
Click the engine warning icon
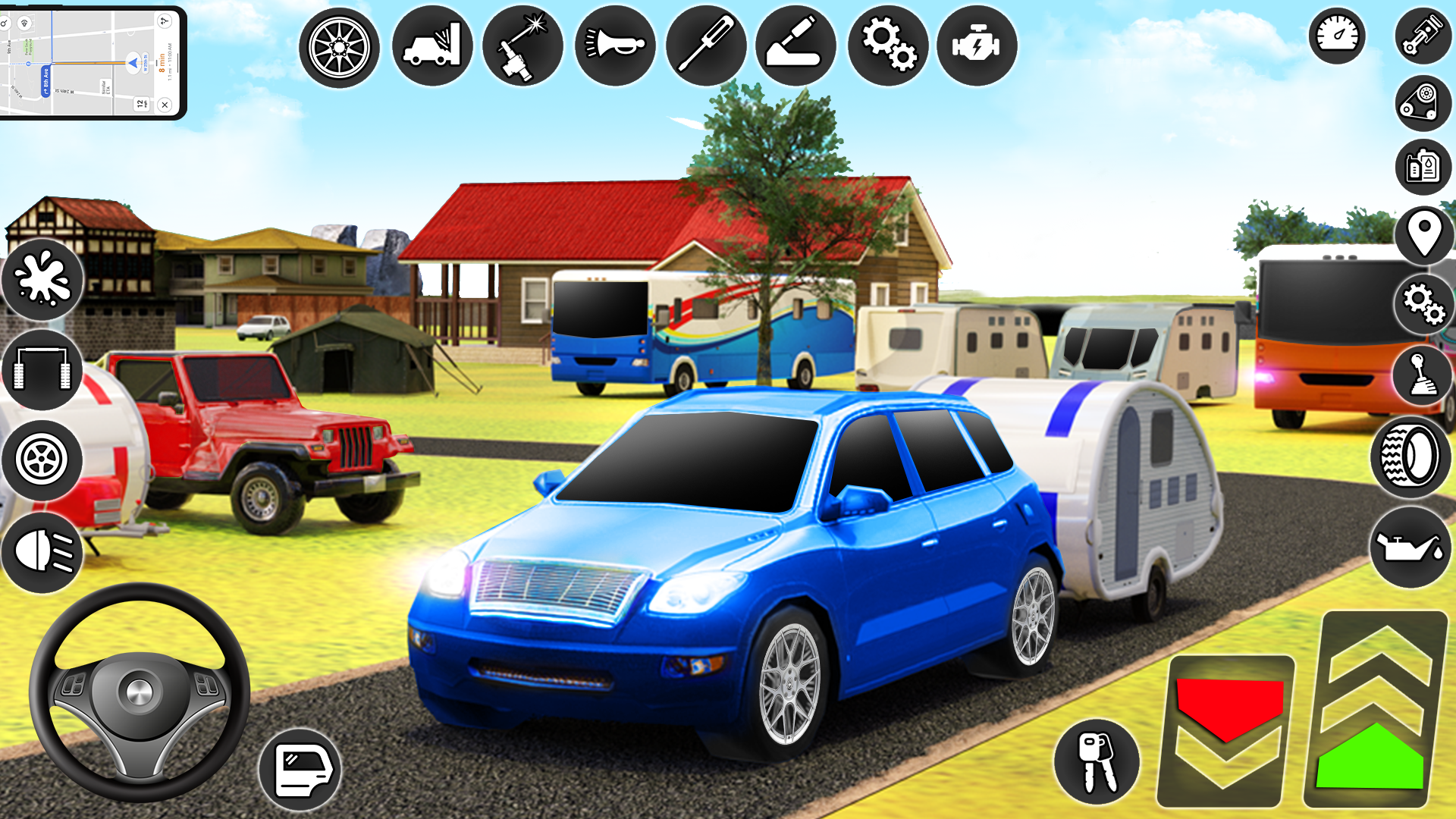point(977,46)
